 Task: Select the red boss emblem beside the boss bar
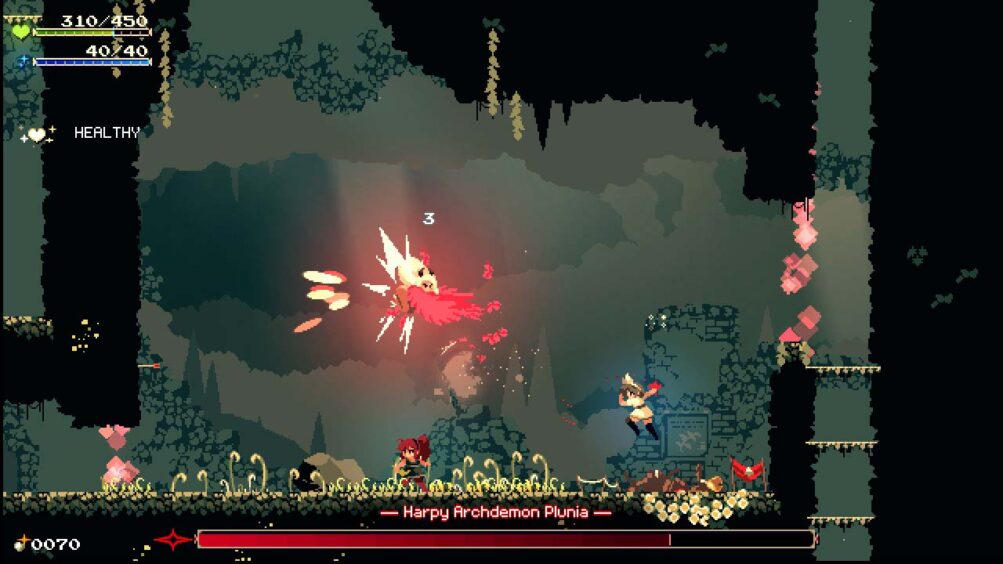[x=172, y=540]
